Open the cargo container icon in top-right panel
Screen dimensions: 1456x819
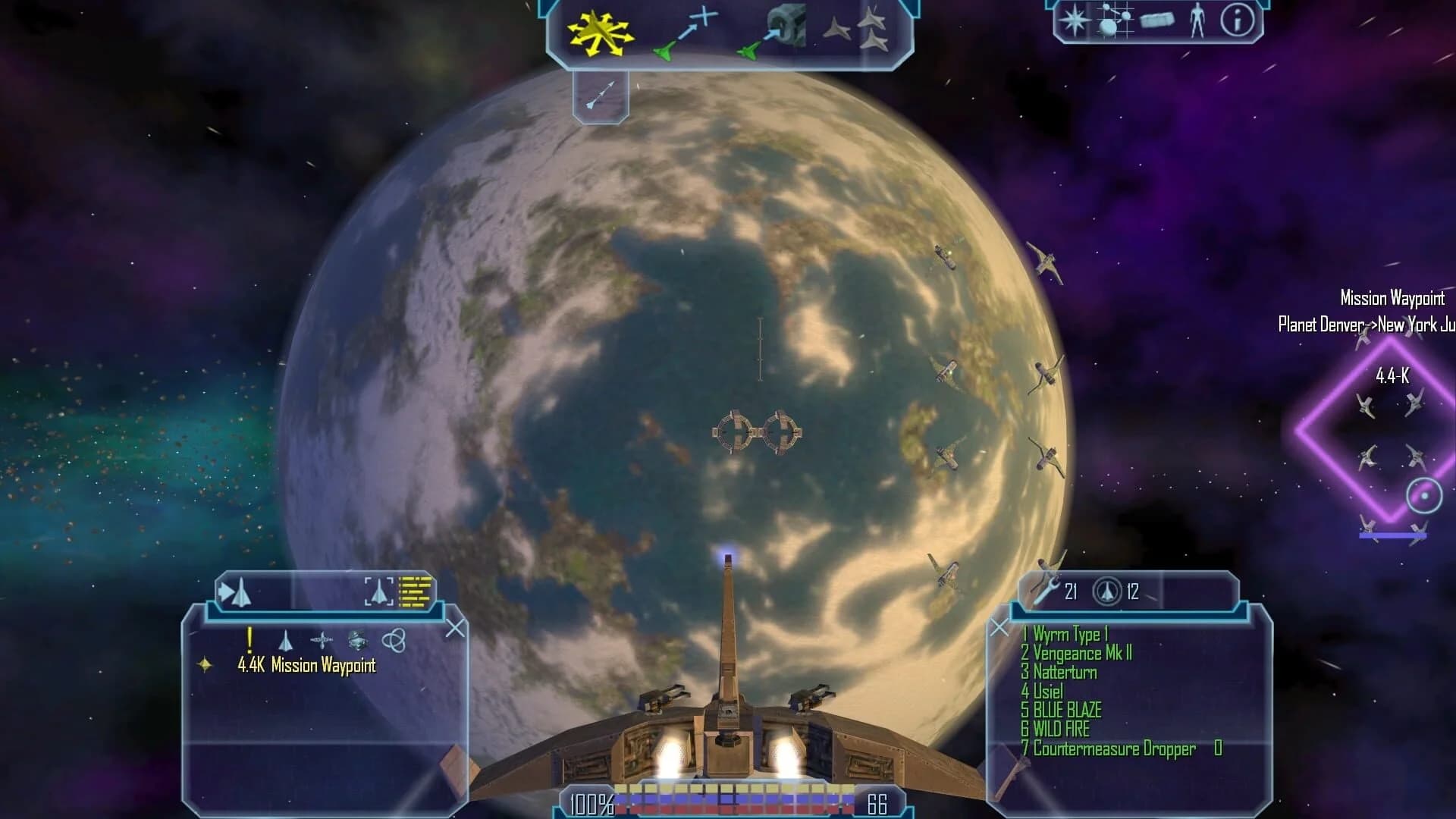tap(1157, 20)
